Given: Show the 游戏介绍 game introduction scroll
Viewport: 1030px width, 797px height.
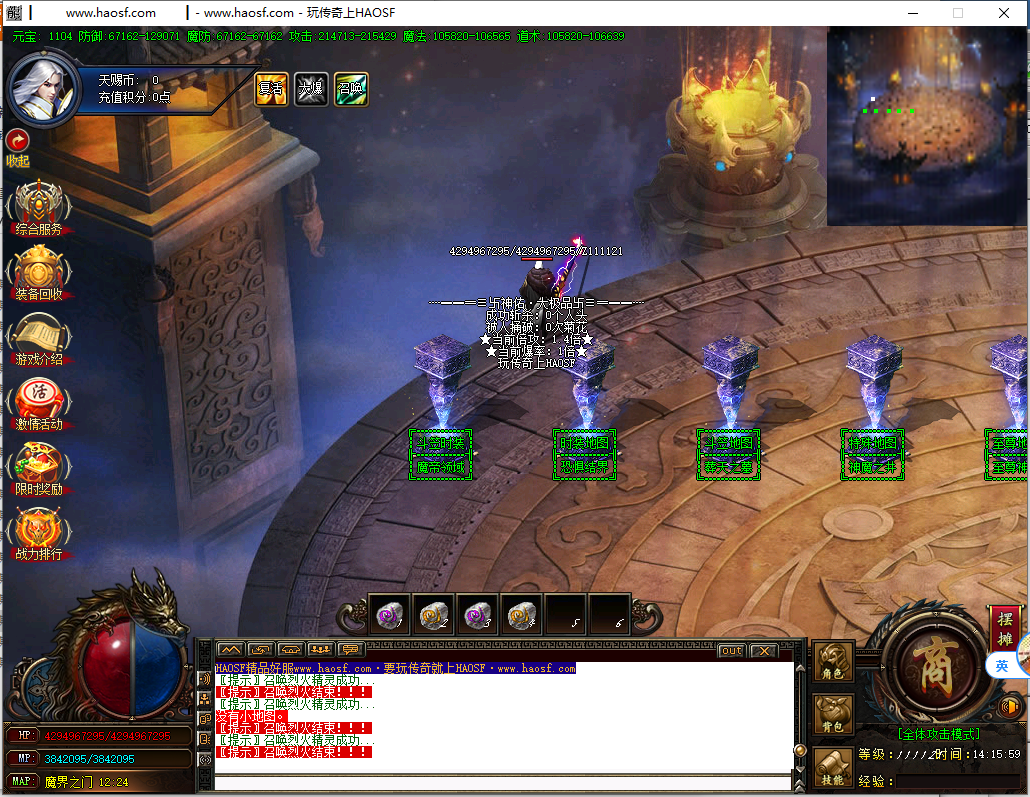Looking at the screenshot, I should (x=38, y=337).
